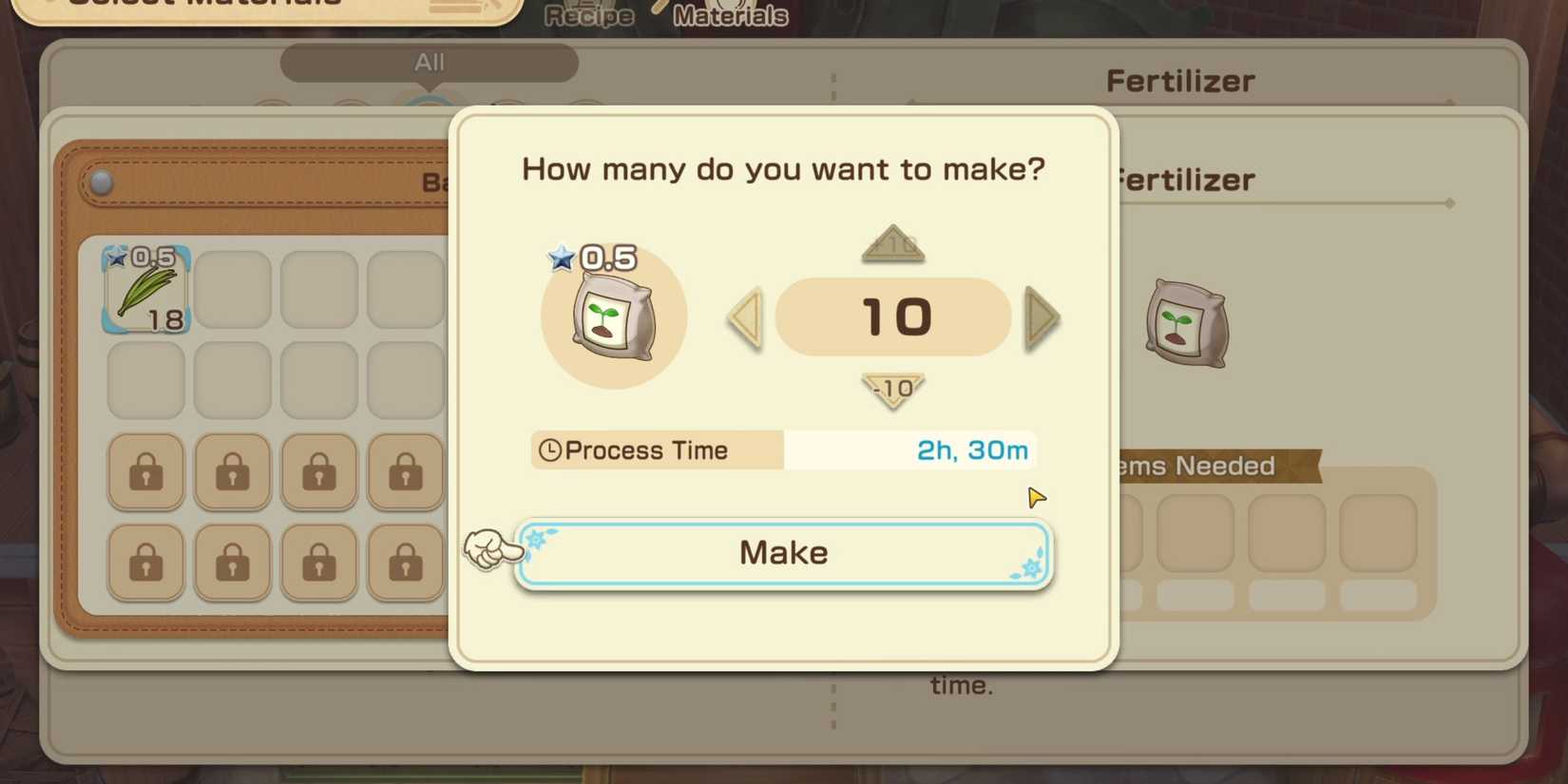Tap the padlock on the bottom-right locked slot
The image size is (1568, 784).
[406, 563]
